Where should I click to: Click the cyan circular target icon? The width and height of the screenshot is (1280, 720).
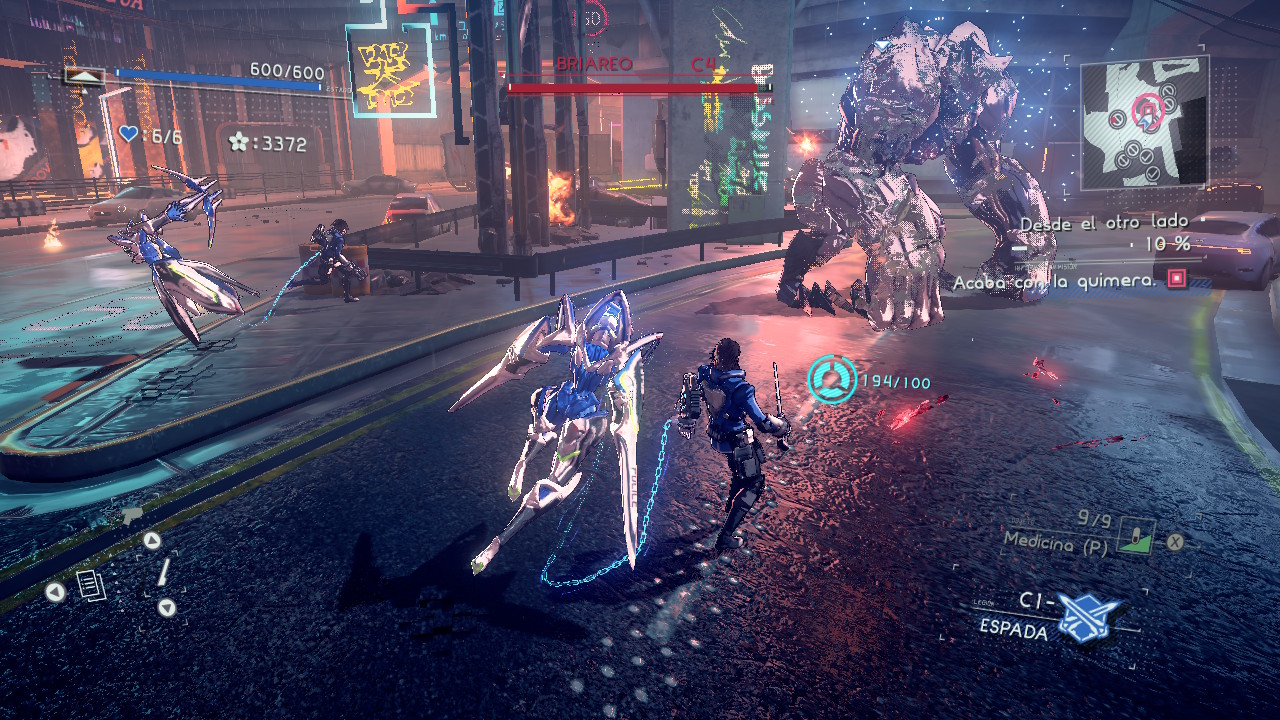click(832, 381)
